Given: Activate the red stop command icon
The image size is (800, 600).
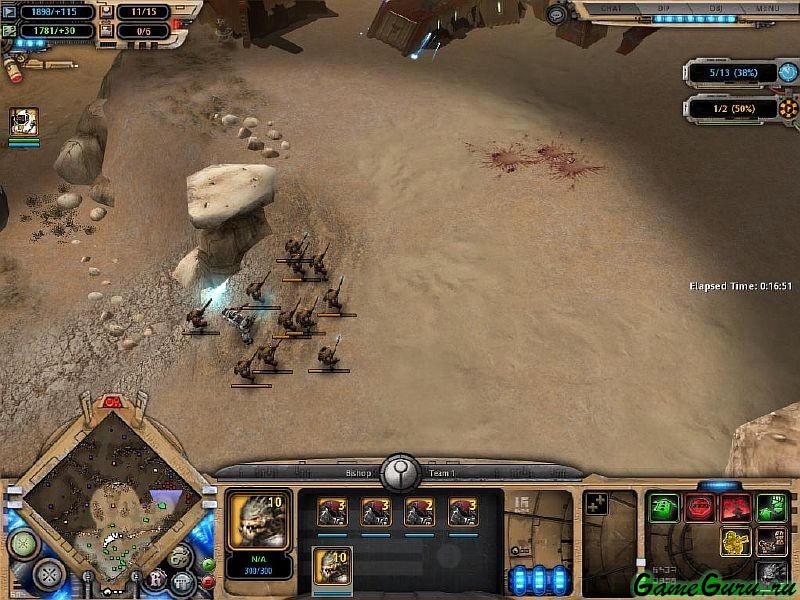Looking at the screenshot, I should point(700,508).
